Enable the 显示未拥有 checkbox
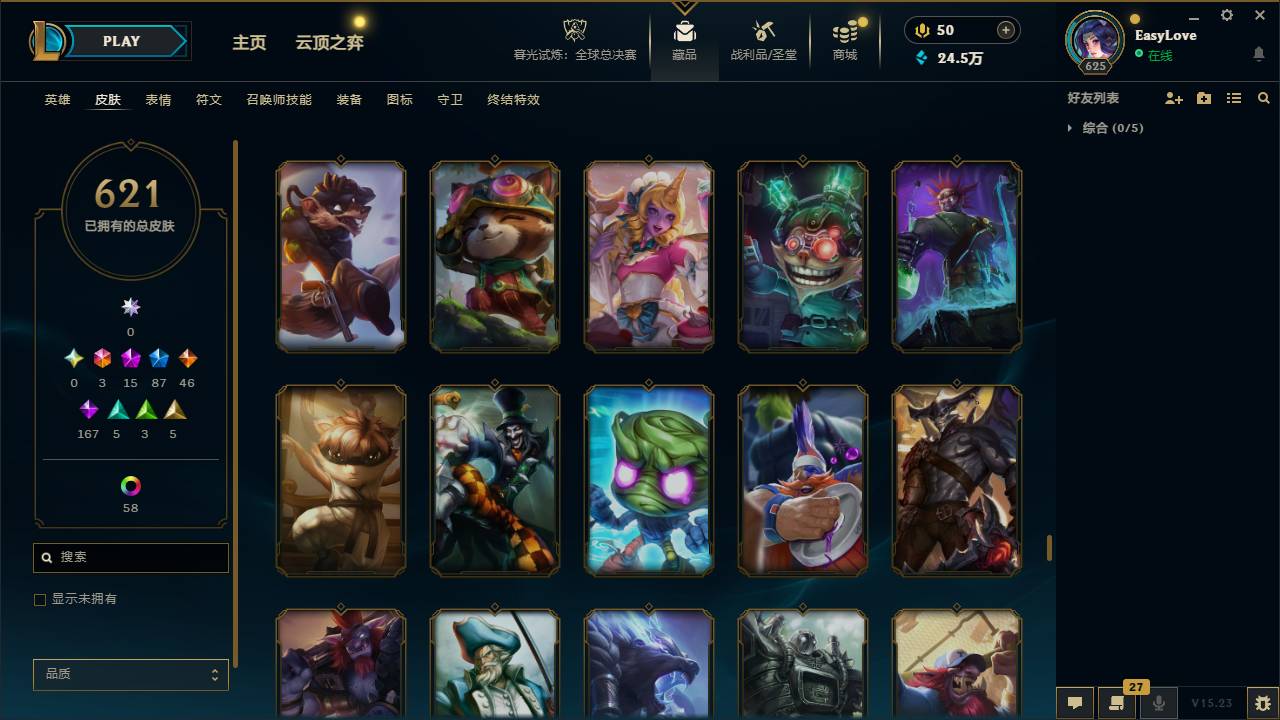 40,599
